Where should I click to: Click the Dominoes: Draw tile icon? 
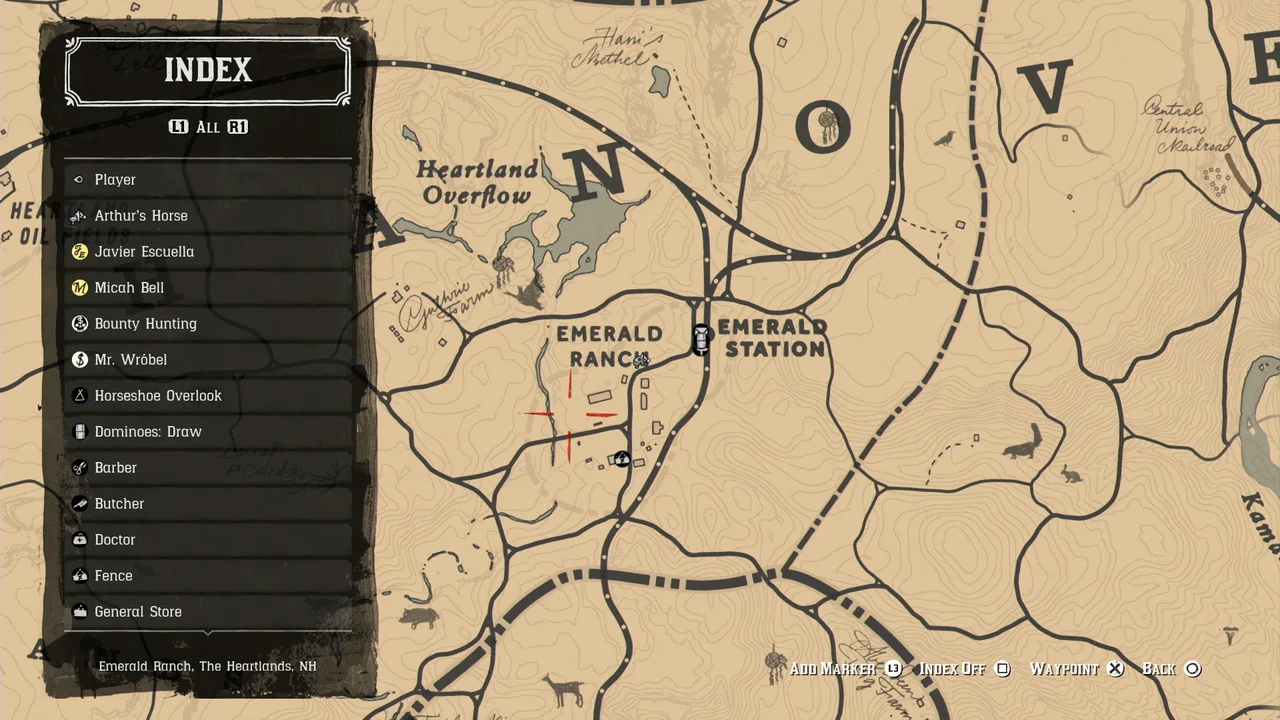tap(79, 431)
